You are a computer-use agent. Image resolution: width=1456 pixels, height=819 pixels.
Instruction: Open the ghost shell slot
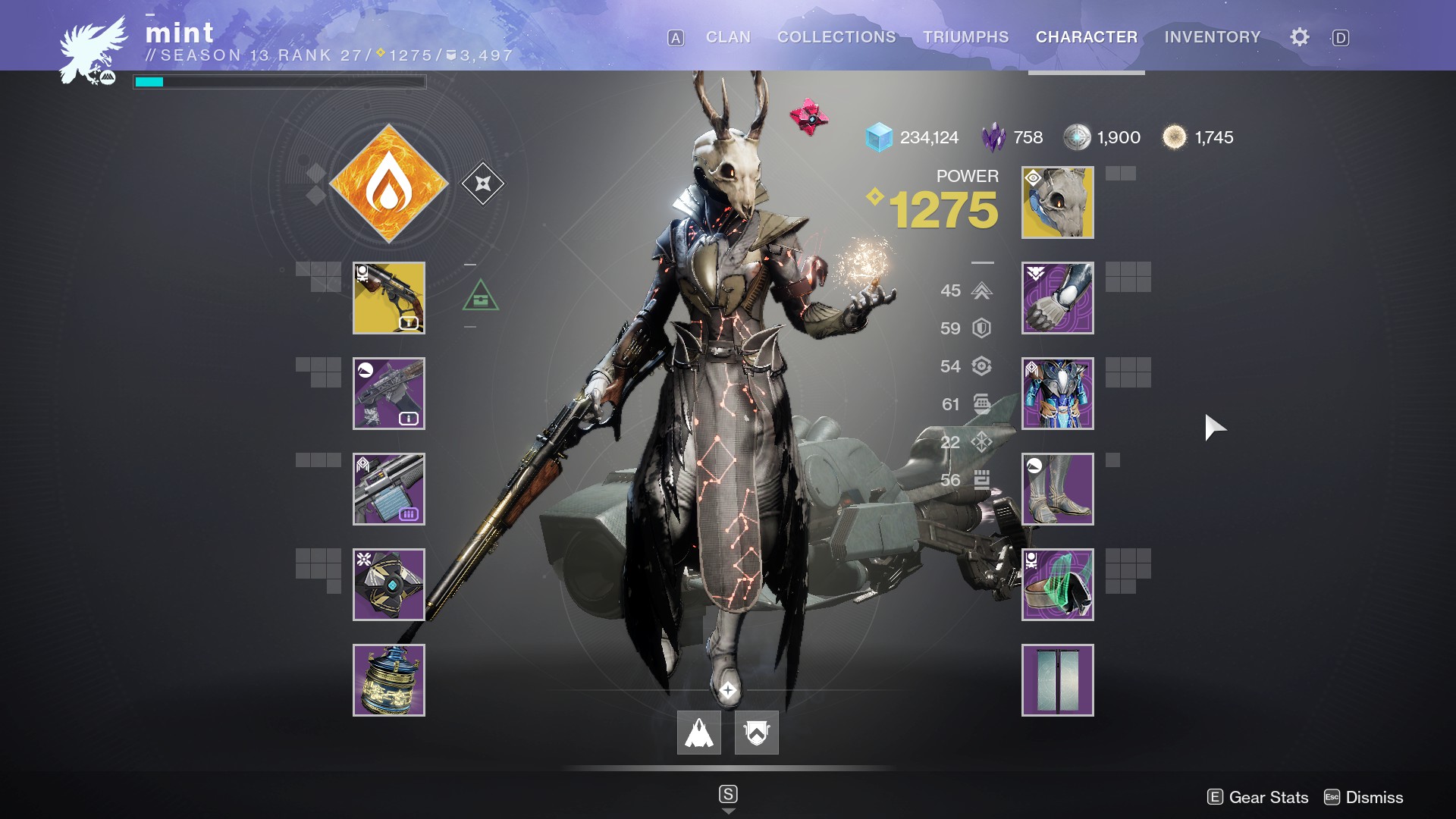[389, 585]
